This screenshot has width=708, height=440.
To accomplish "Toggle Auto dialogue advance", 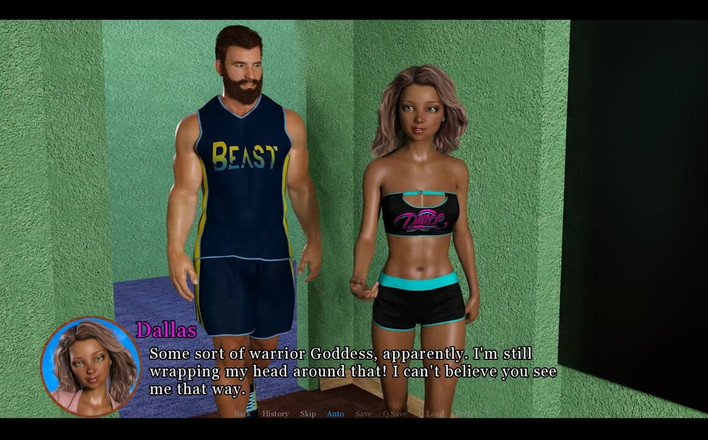I will pyautogui.click(x=336, y=413).
